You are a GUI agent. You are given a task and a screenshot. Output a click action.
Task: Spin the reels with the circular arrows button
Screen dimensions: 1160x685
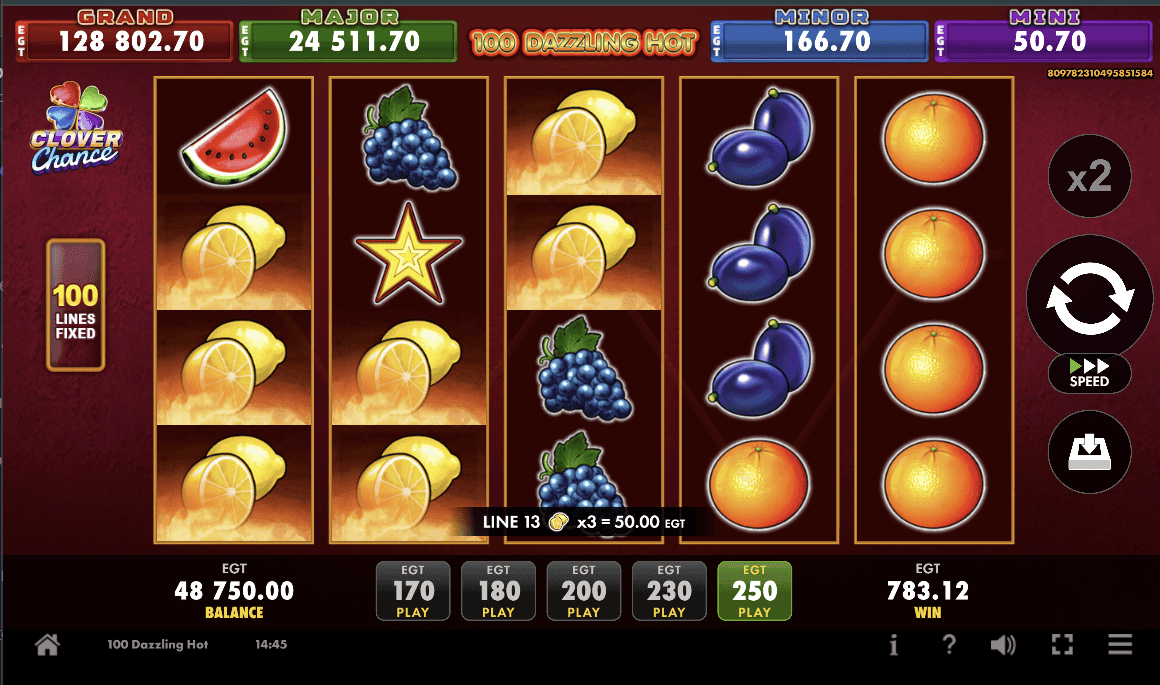1089,297
